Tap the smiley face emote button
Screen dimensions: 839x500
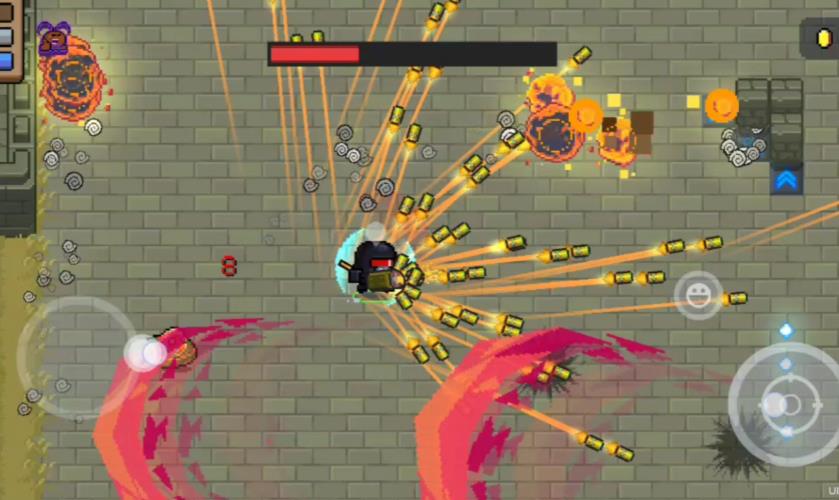[x=697, y=294]
